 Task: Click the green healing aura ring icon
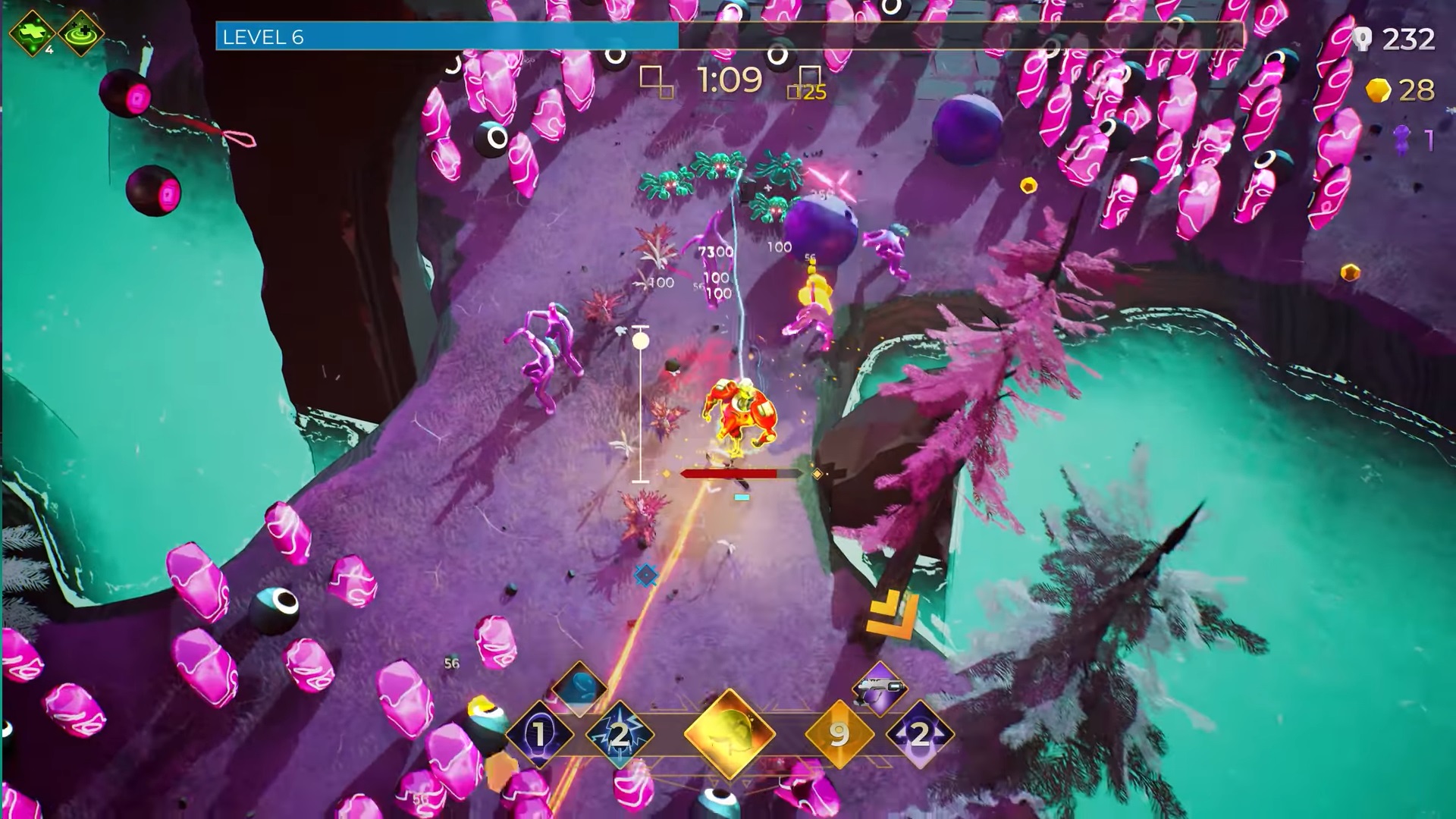(81, 33)
